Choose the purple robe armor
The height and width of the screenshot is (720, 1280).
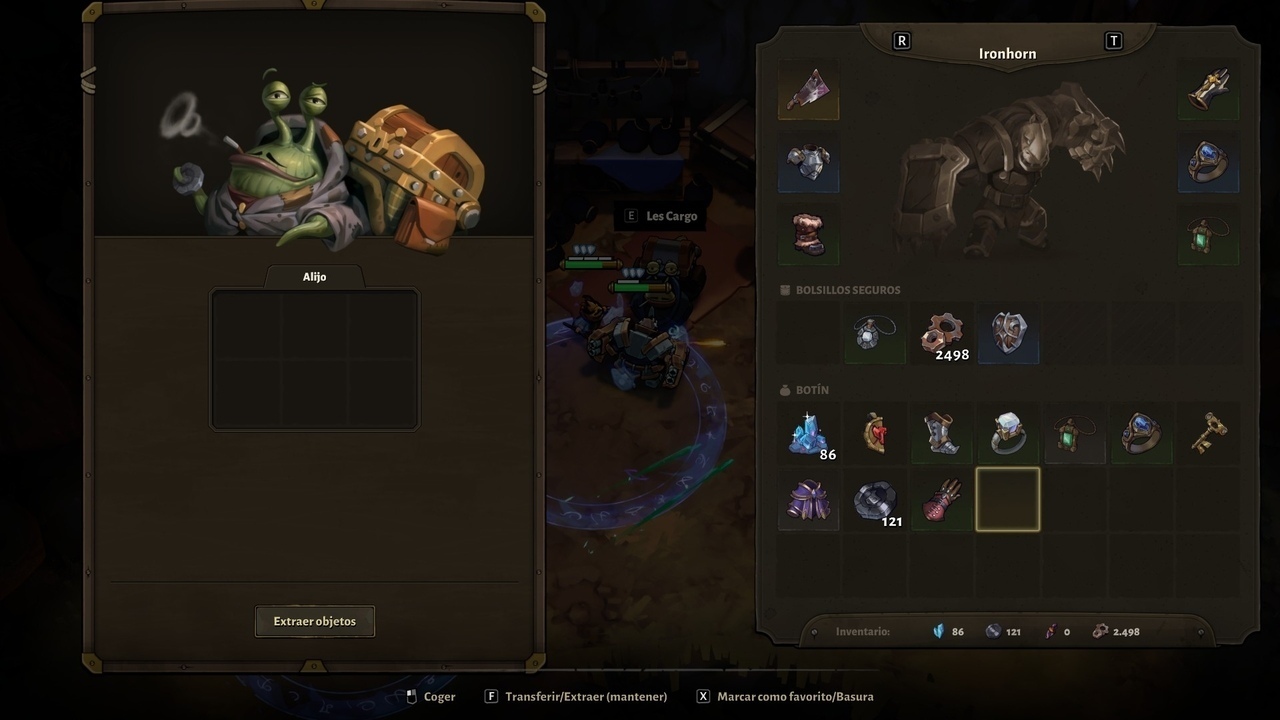coord(808,500)
